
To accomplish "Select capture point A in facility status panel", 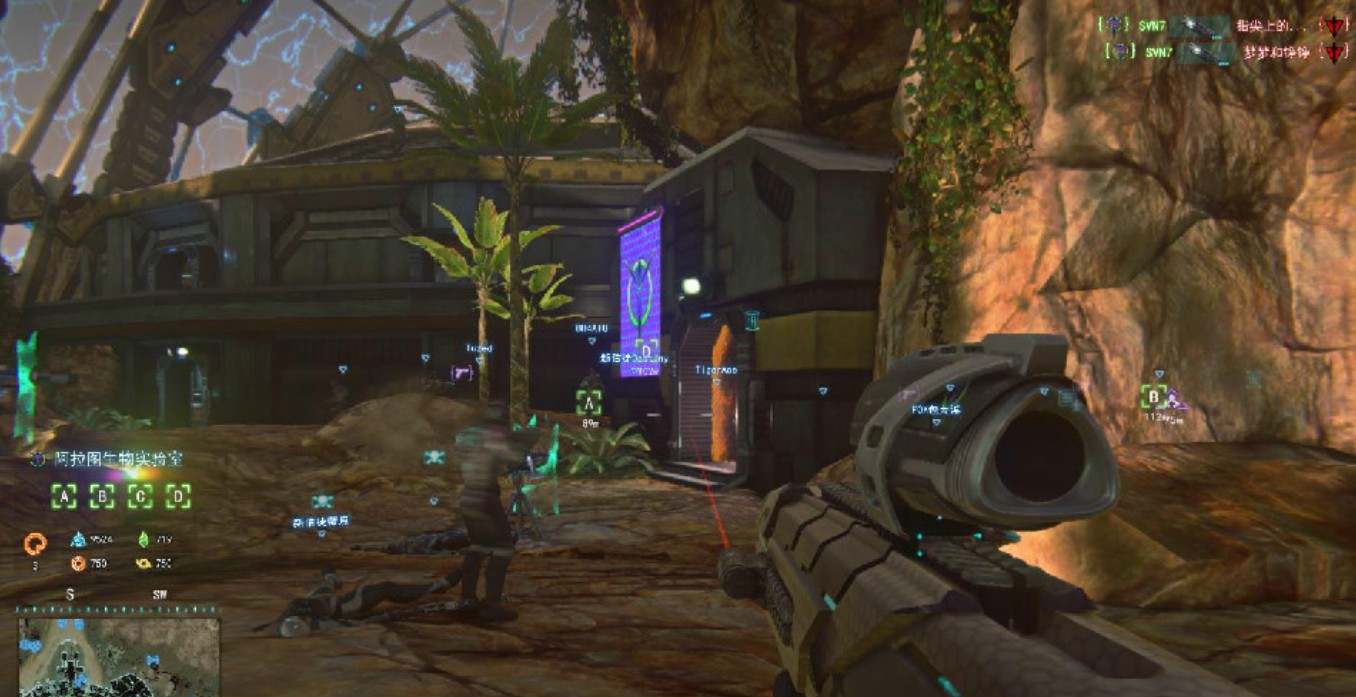I will click(65, 496).
